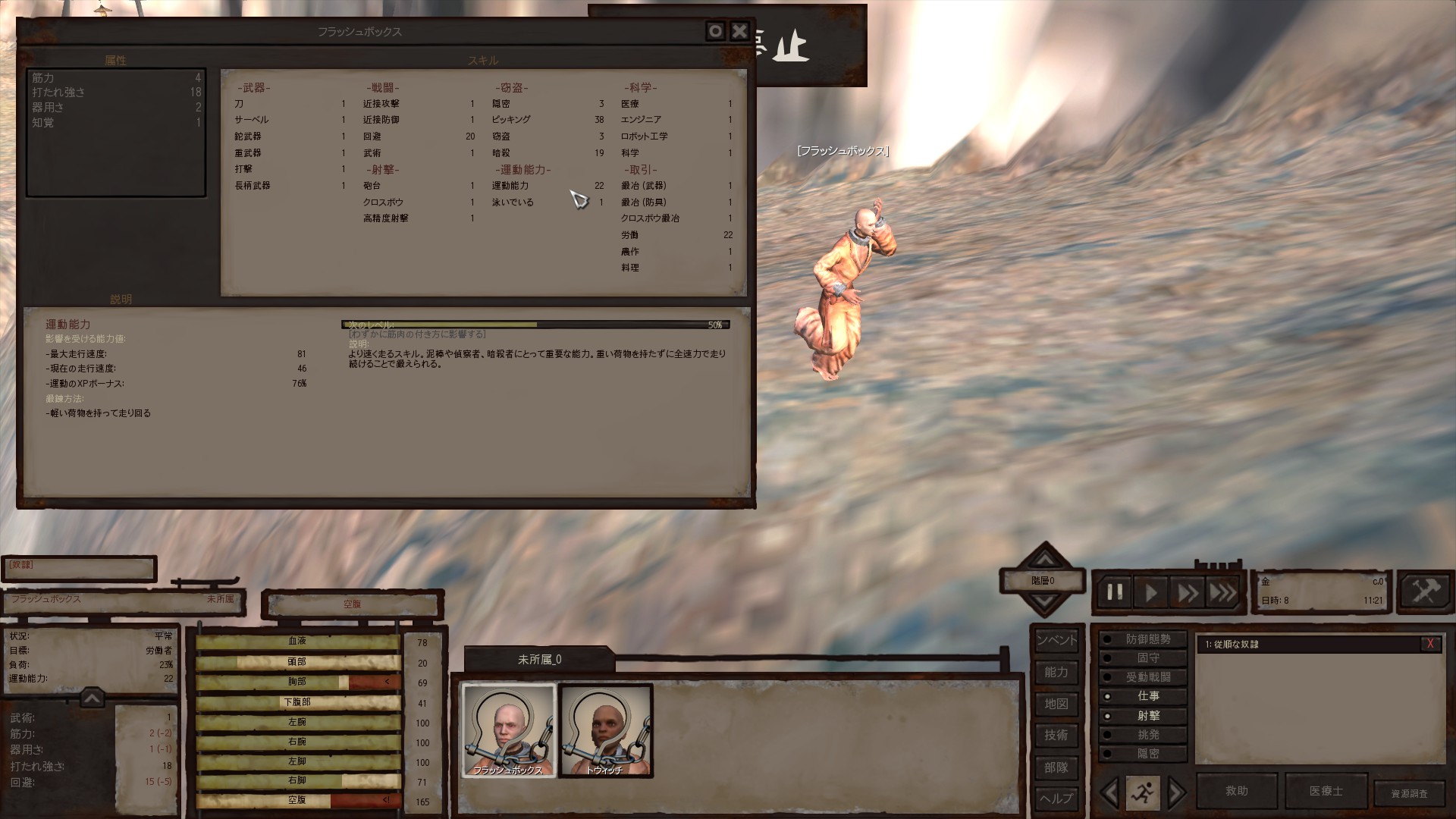Set game speed to double fast-forward
This screenshot has height=819, width=1456.
click(1187, 592)
